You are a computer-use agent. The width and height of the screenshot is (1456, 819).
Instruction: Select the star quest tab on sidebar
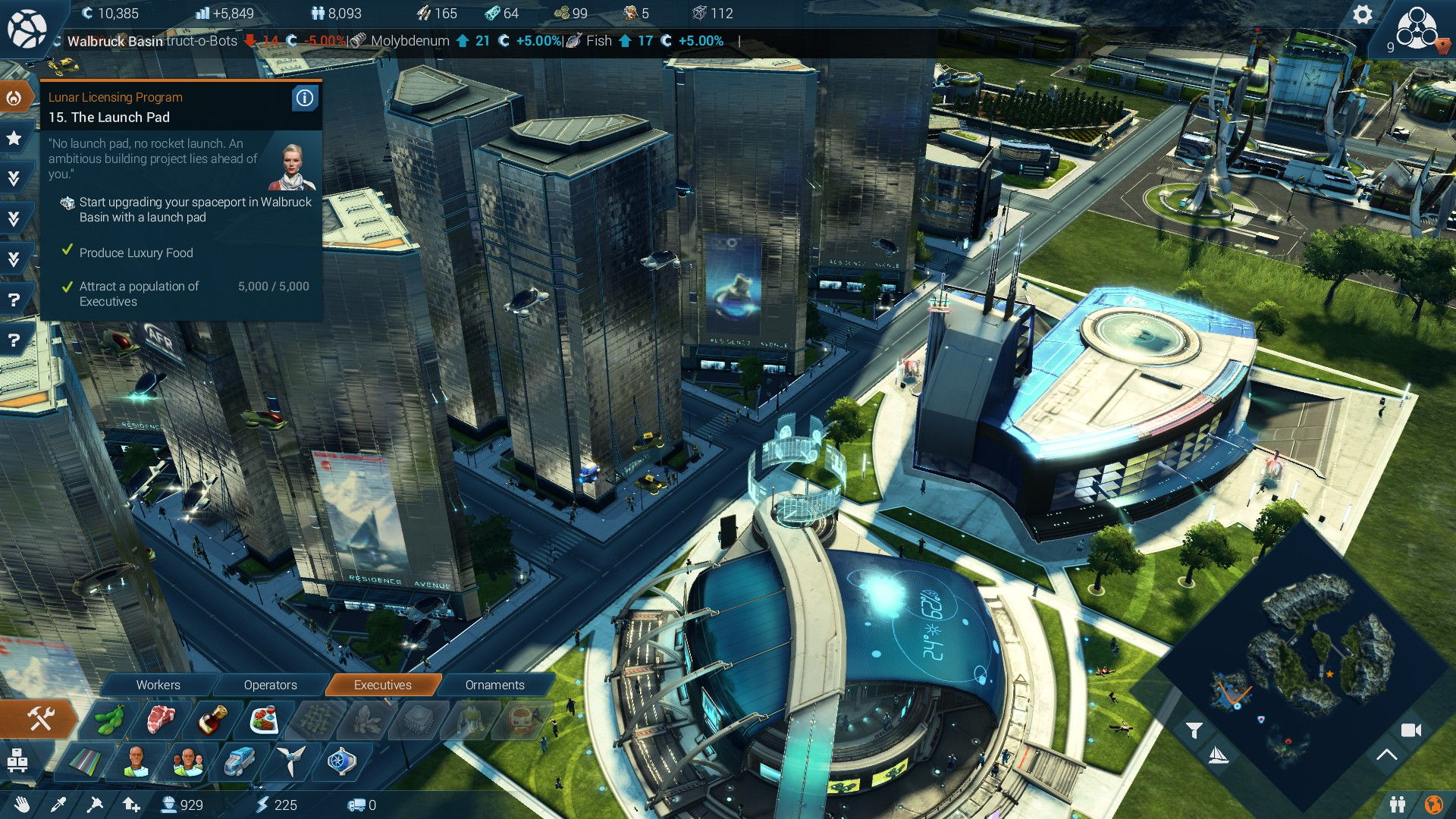pyautogui.click(x=14, y=138)
